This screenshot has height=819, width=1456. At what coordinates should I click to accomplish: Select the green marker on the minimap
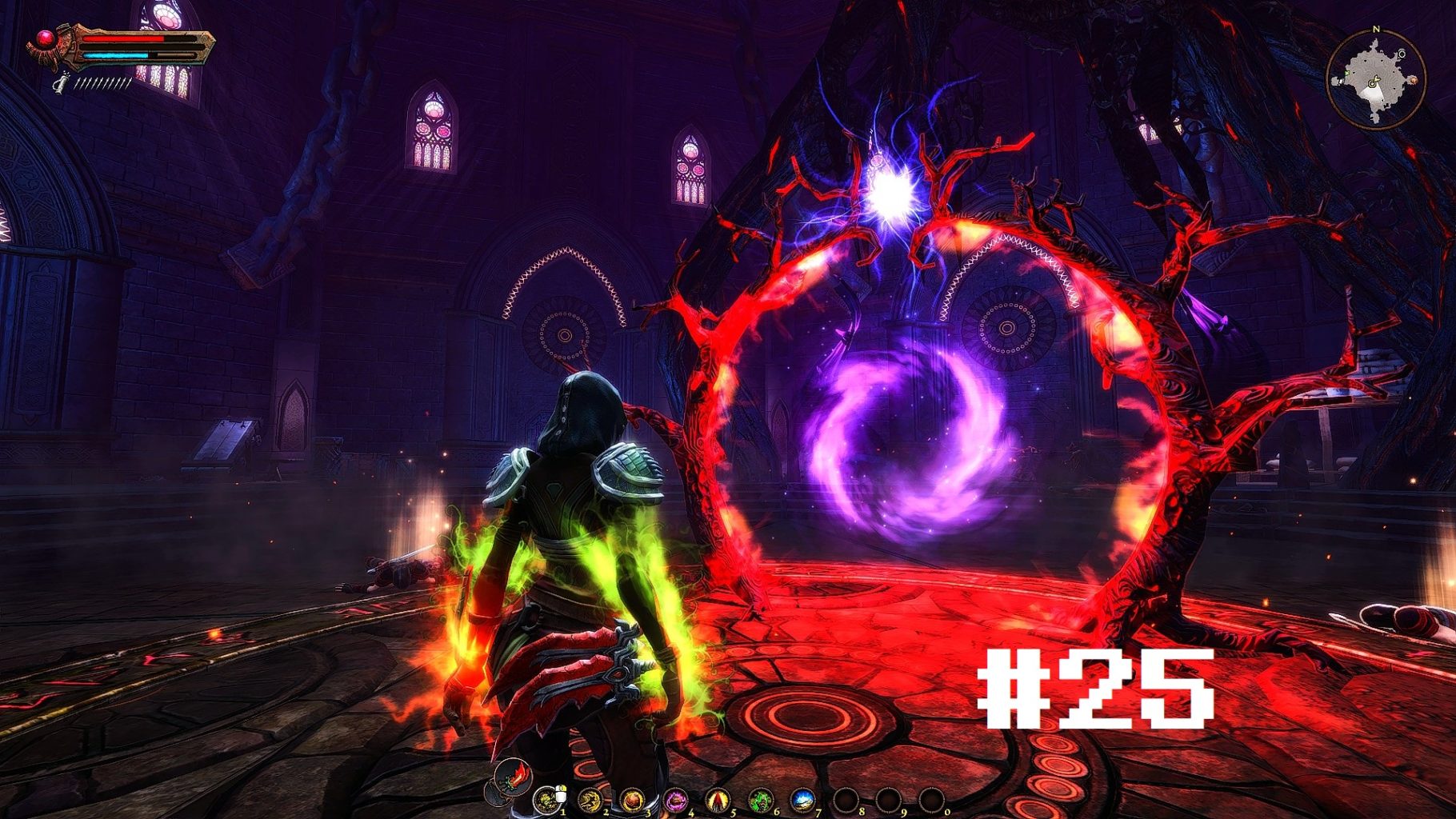tap(1348, 74)
